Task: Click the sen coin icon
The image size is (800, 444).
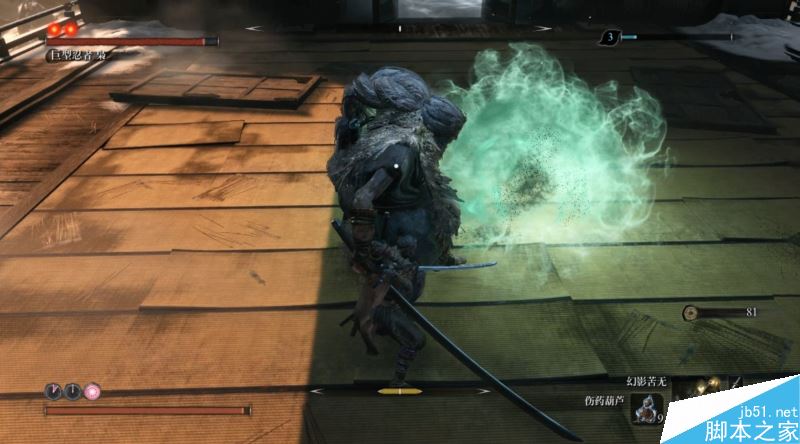Action: pyautogui.click(x=691, y=313)
